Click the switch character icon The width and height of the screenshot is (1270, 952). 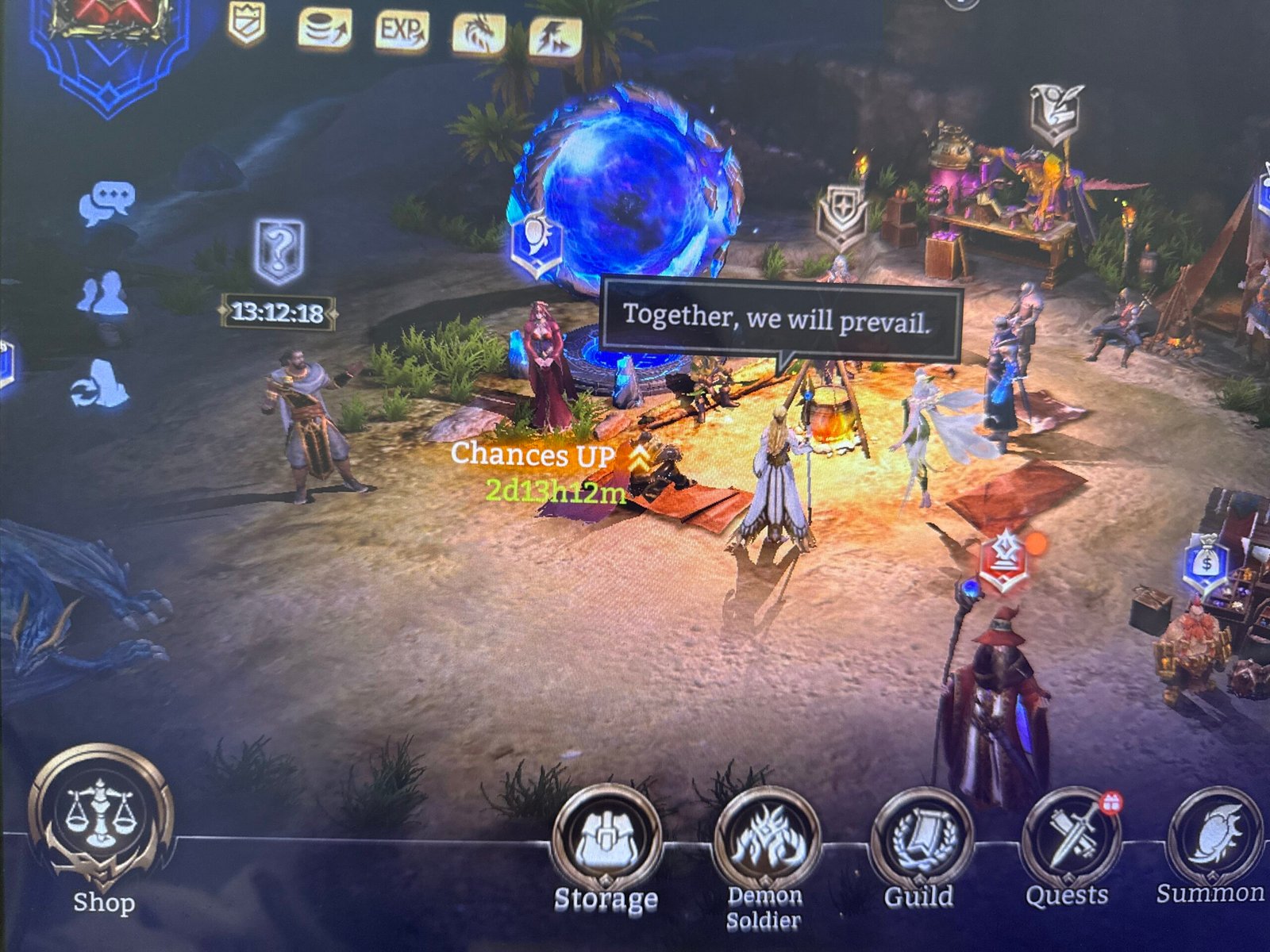[x=101, y=384]
